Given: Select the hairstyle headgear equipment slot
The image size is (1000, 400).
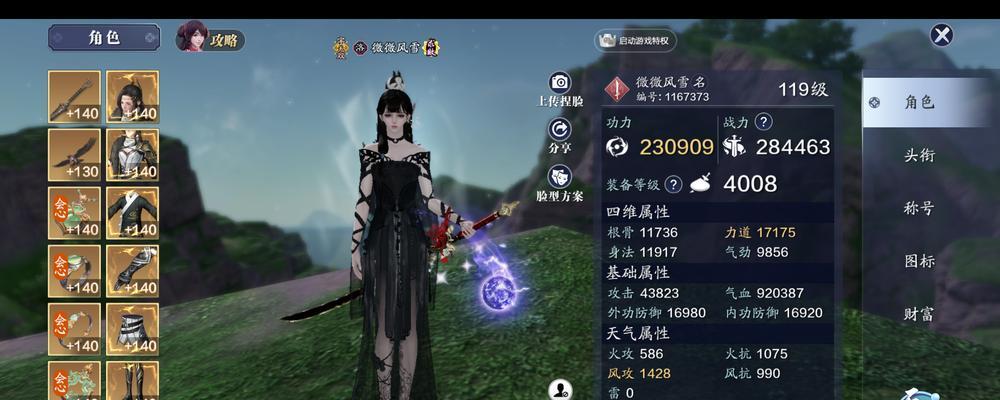Looking at the screenshot, I should [x=132, y=97].
